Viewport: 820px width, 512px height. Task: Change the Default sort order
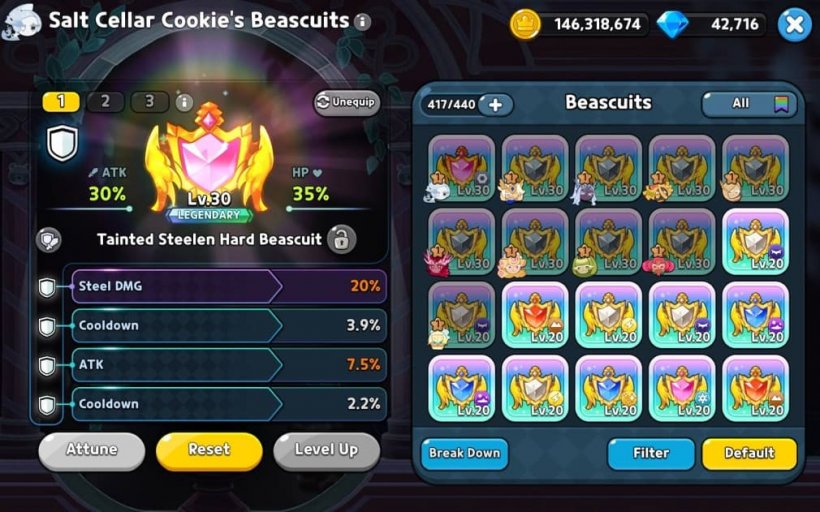(x=749, y=453)
